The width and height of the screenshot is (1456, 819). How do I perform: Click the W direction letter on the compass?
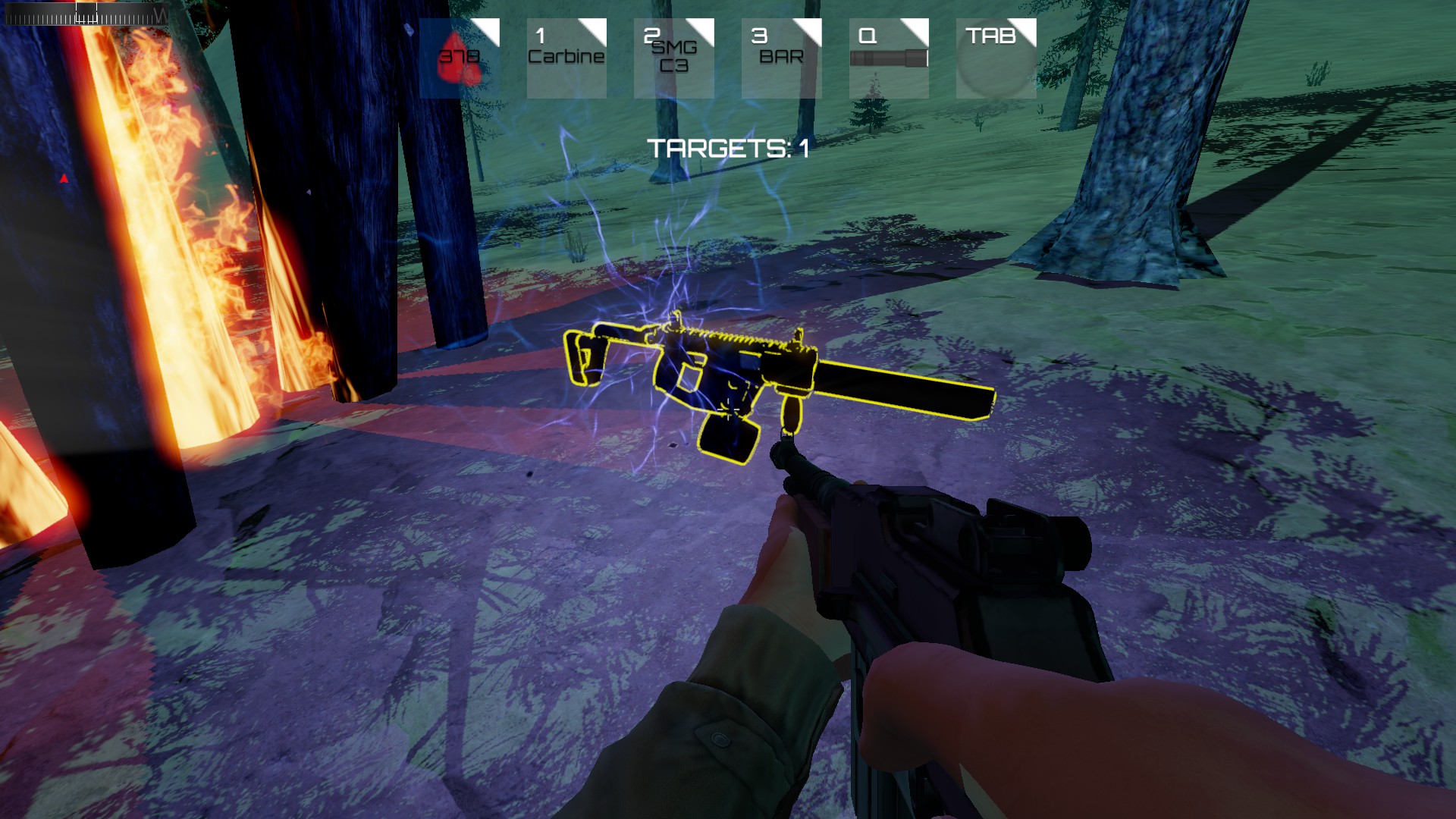pos(160,14)
